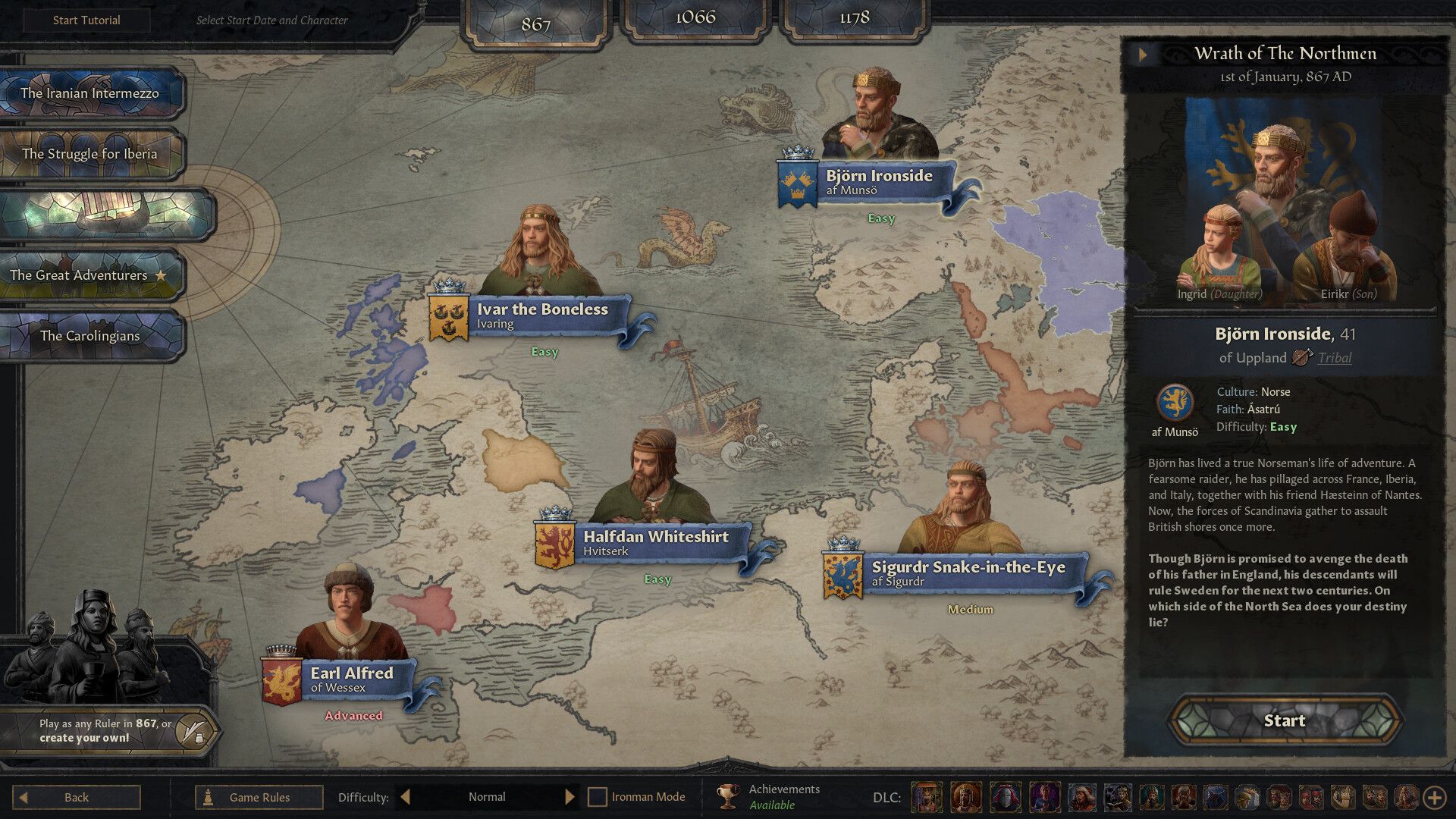Switch to the 1066 start date
The height and width of the screenshot is (819, 1456).
(x=695, y=18)
